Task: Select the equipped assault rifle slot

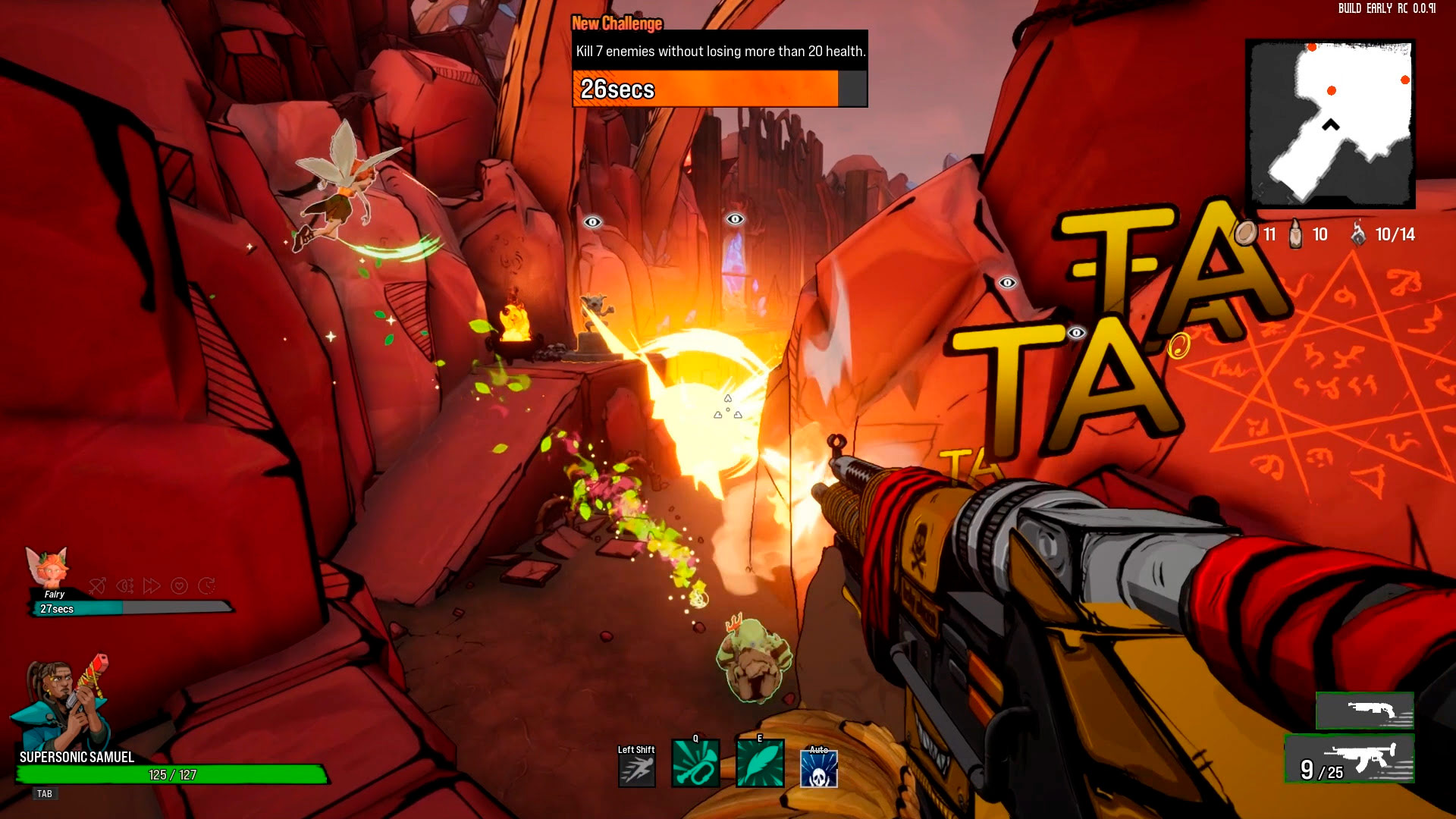Action: 1349,759
